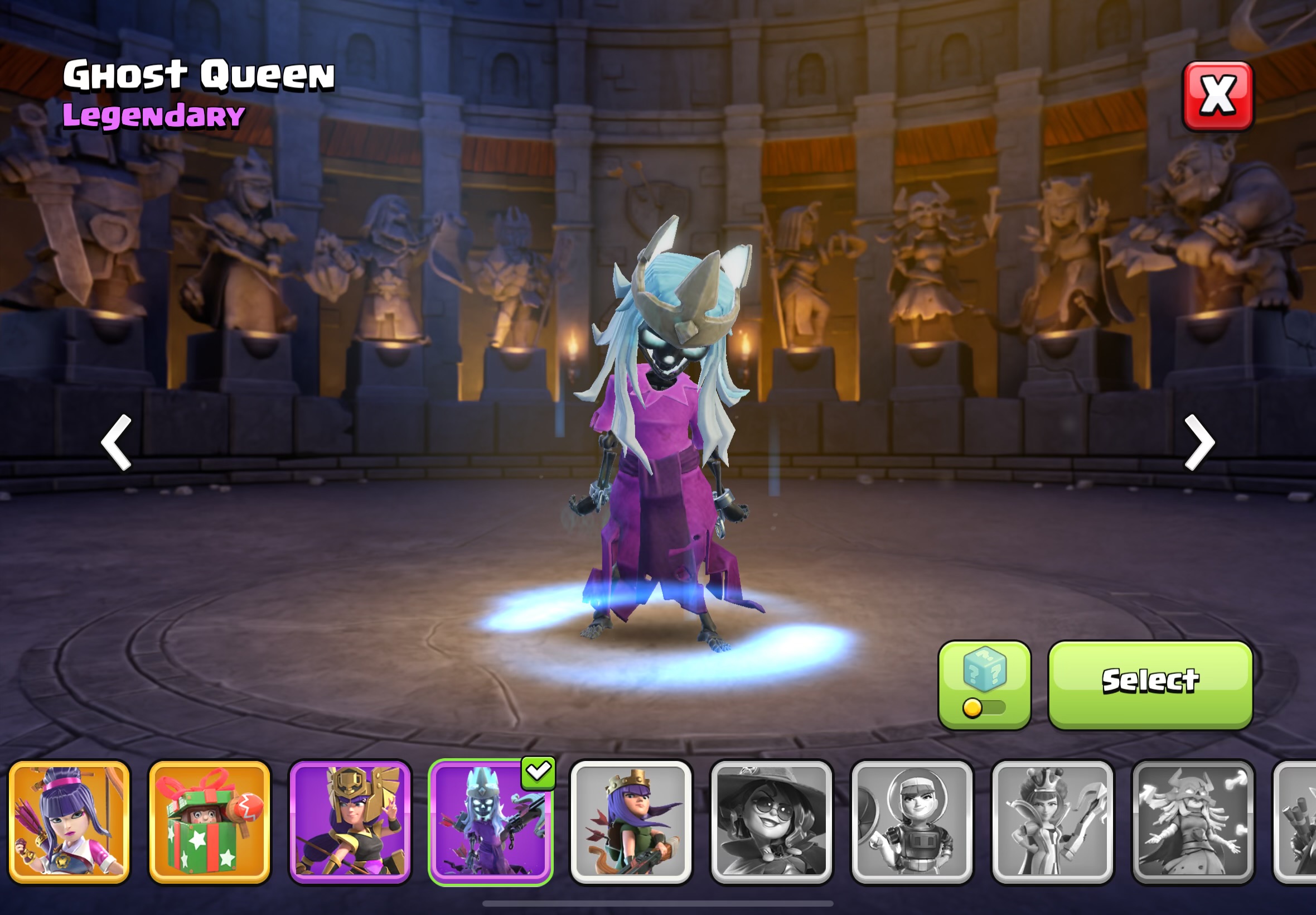This screenshot has height=915, width=1316.
Task: Select the golden helmet warrior queen skin
Action: (x=350, y=821)
